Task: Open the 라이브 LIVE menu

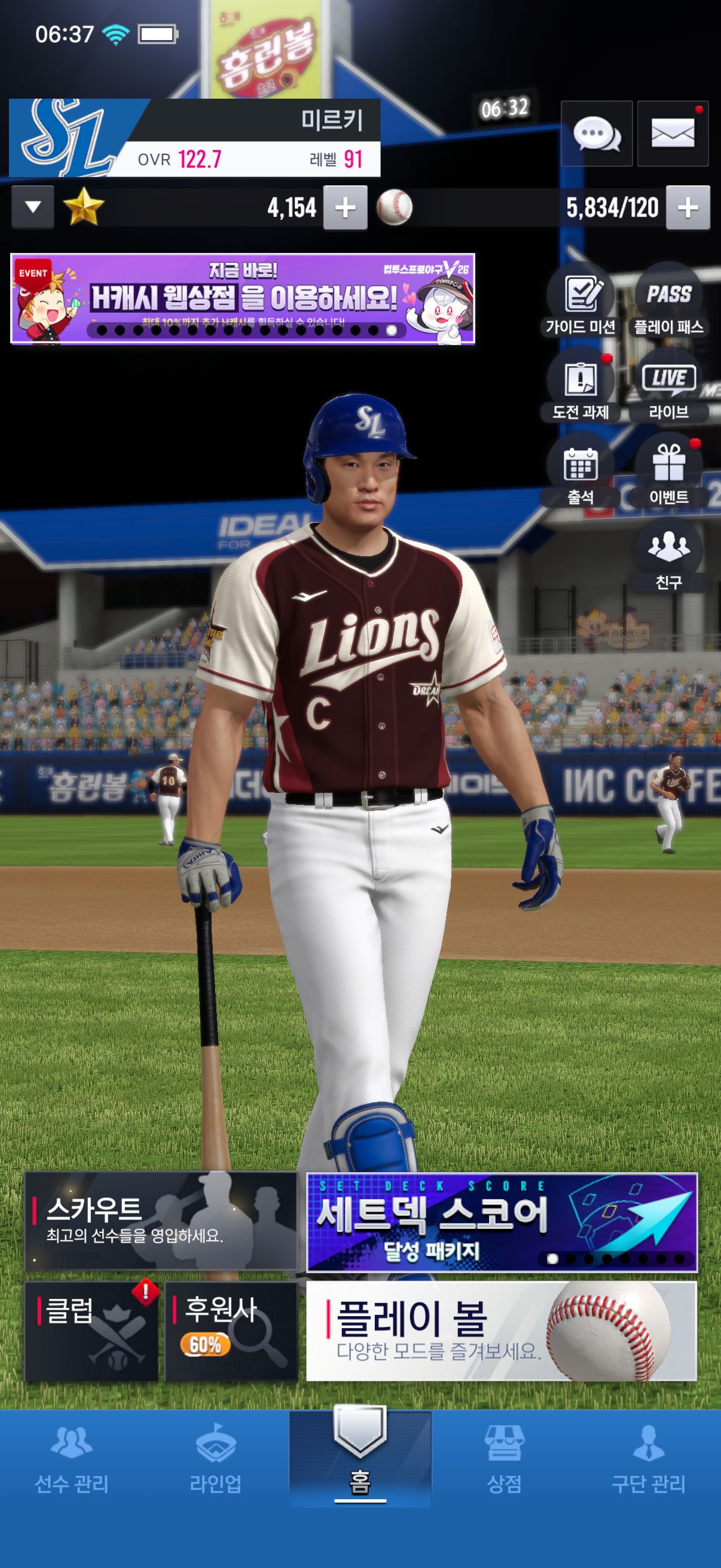Action: pyautogui.click(x=668, y=386)
